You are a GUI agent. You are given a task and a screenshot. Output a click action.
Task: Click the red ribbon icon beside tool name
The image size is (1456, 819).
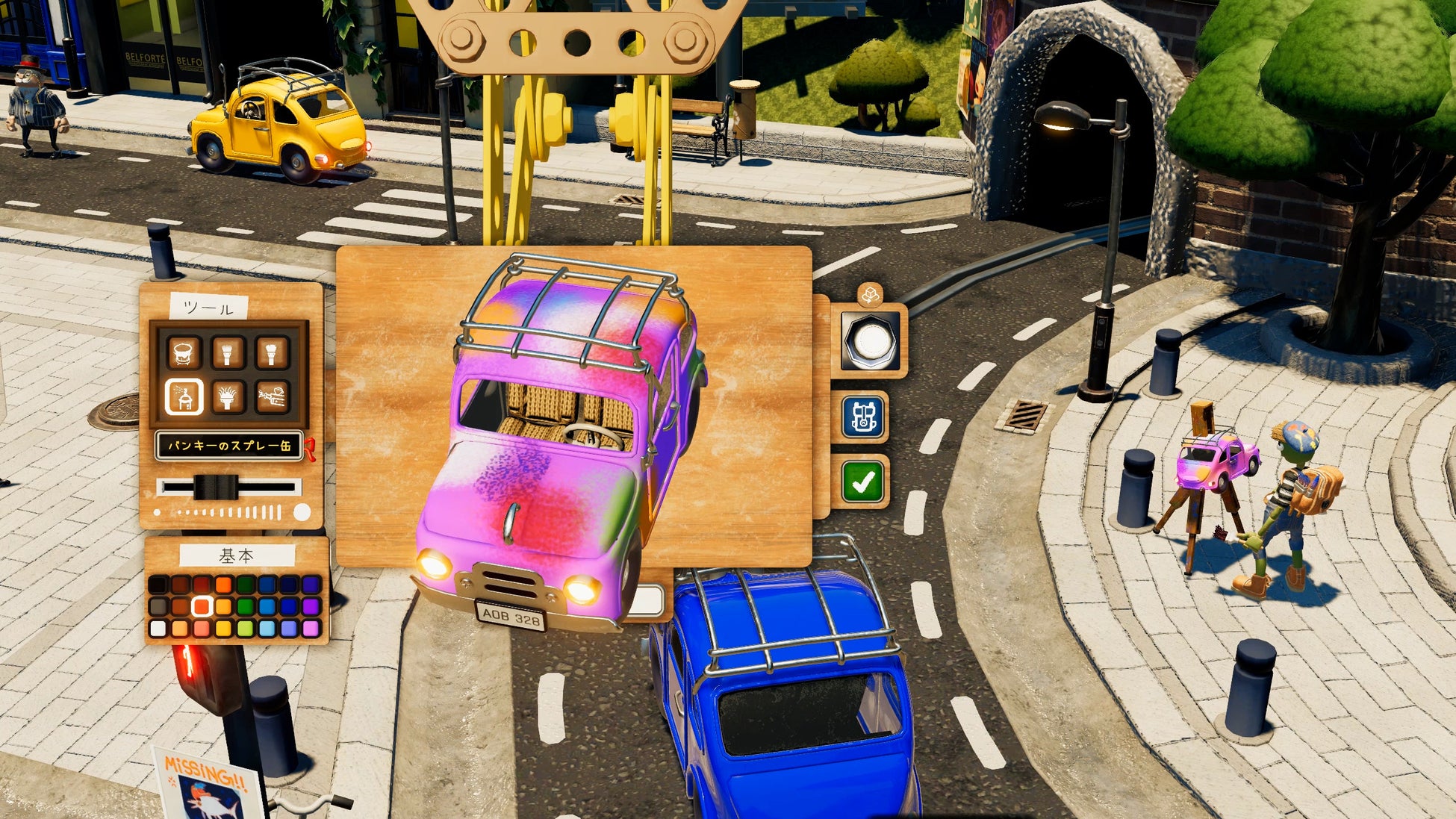point(311,449)
